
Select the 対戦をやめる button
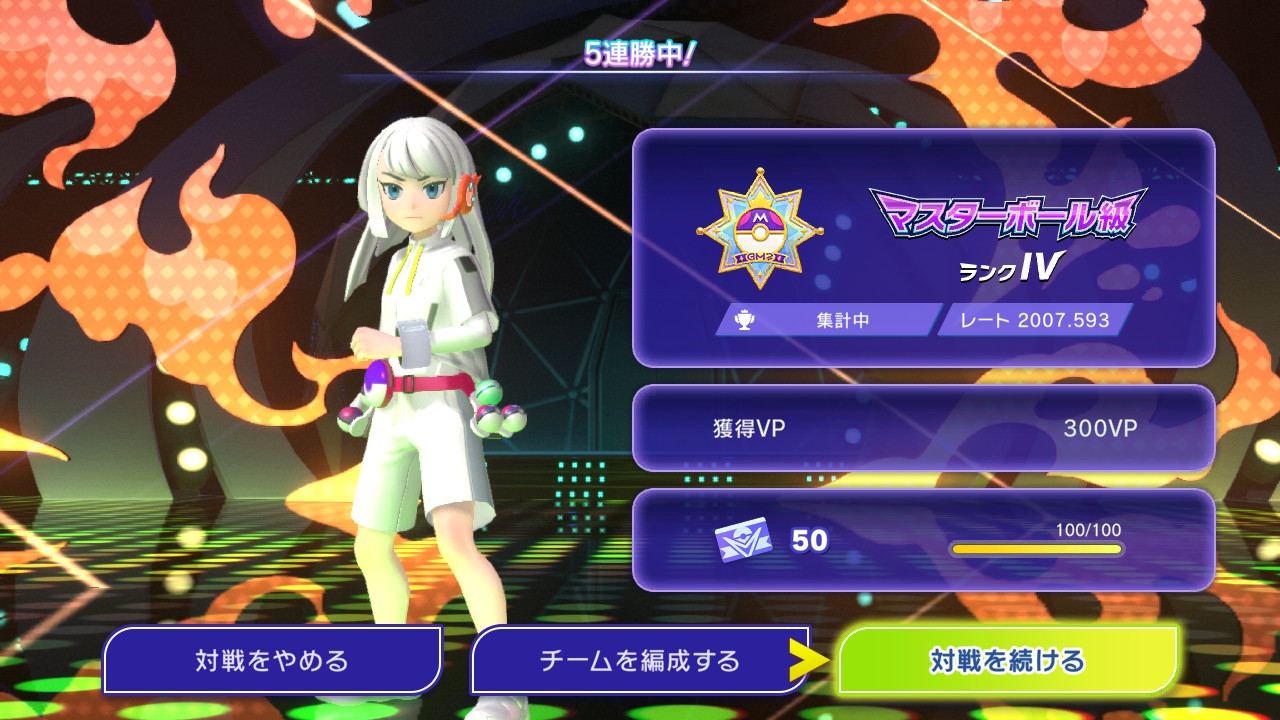(272, 660)
